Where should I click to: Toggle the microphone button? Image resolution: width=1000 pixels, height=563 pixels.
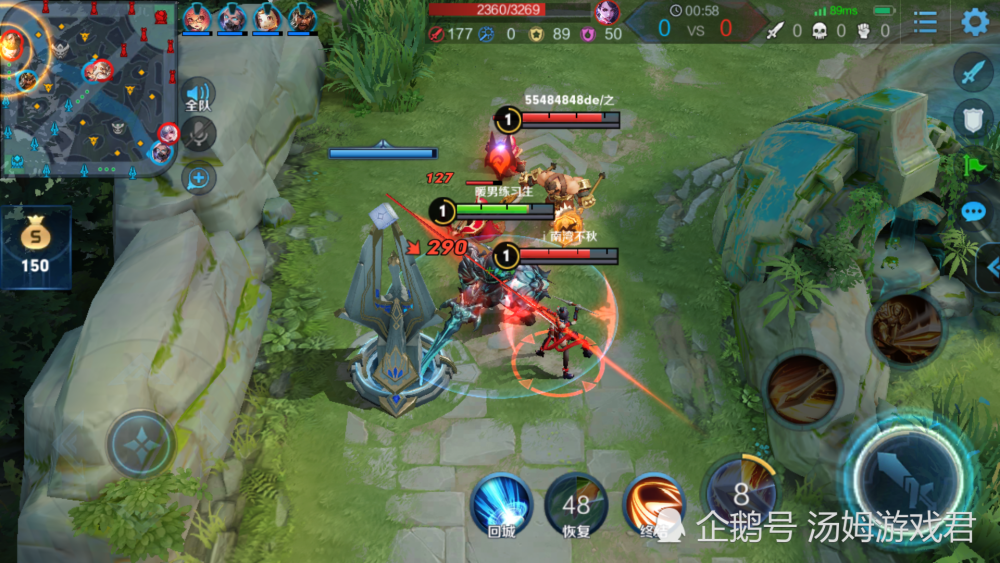click(199, 134)
